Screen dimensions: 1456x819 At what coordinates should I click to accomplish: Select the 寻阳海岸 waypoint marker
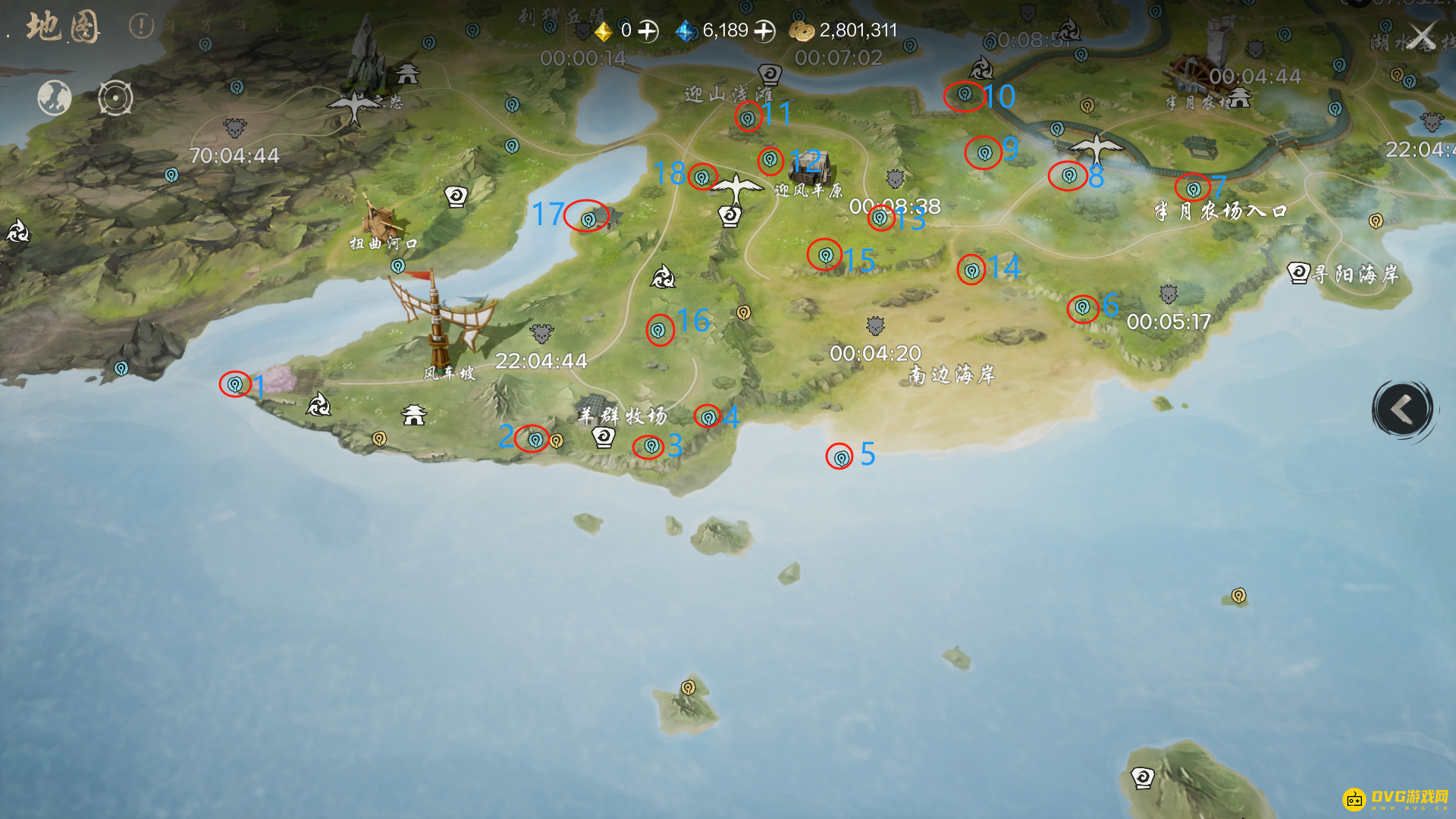[x=1298, y=272]
